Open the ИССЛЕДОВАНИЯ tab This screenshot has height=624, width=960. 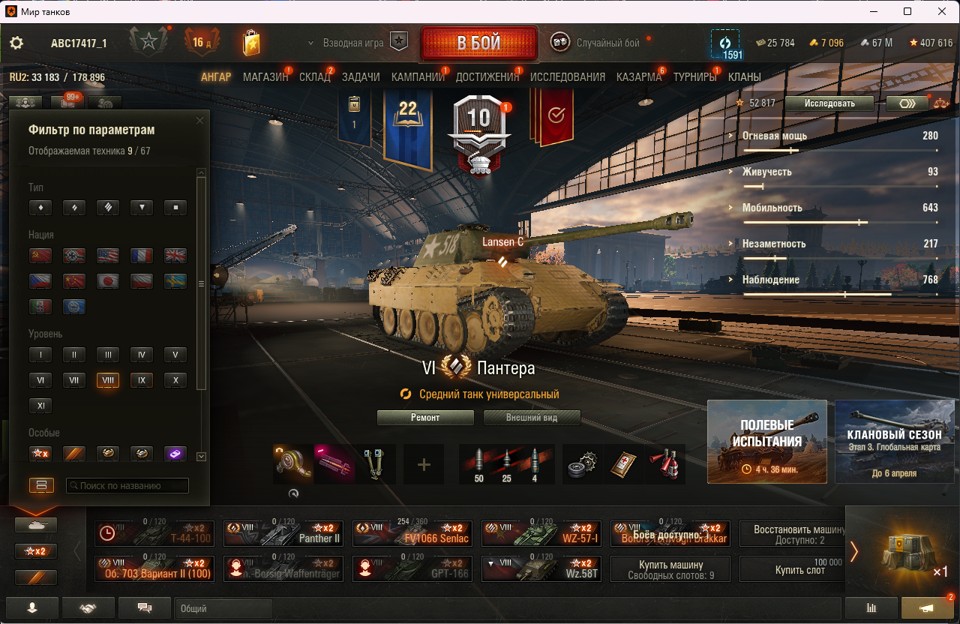point(567,77)
